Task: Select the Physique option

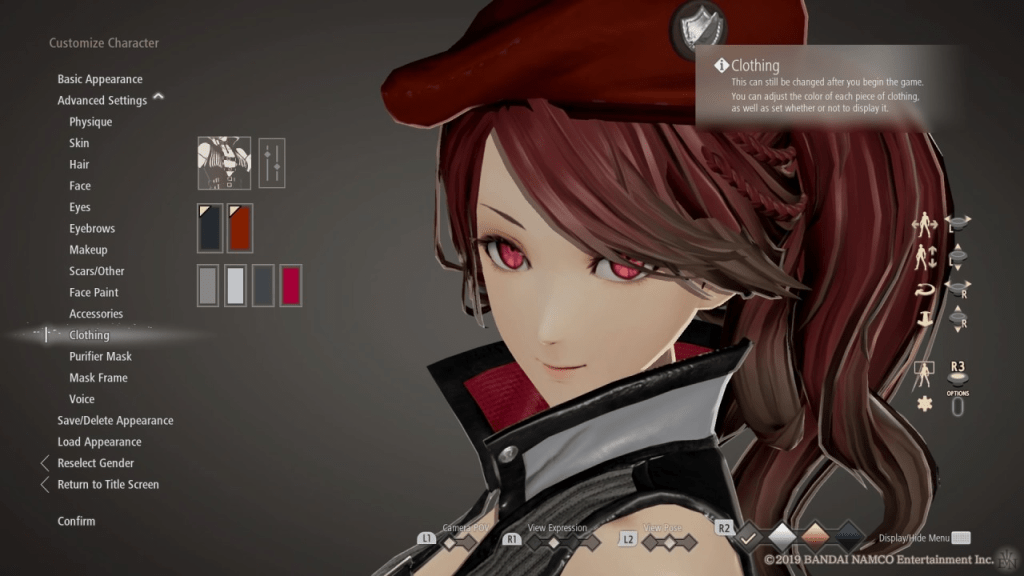Action: point(90,122)
